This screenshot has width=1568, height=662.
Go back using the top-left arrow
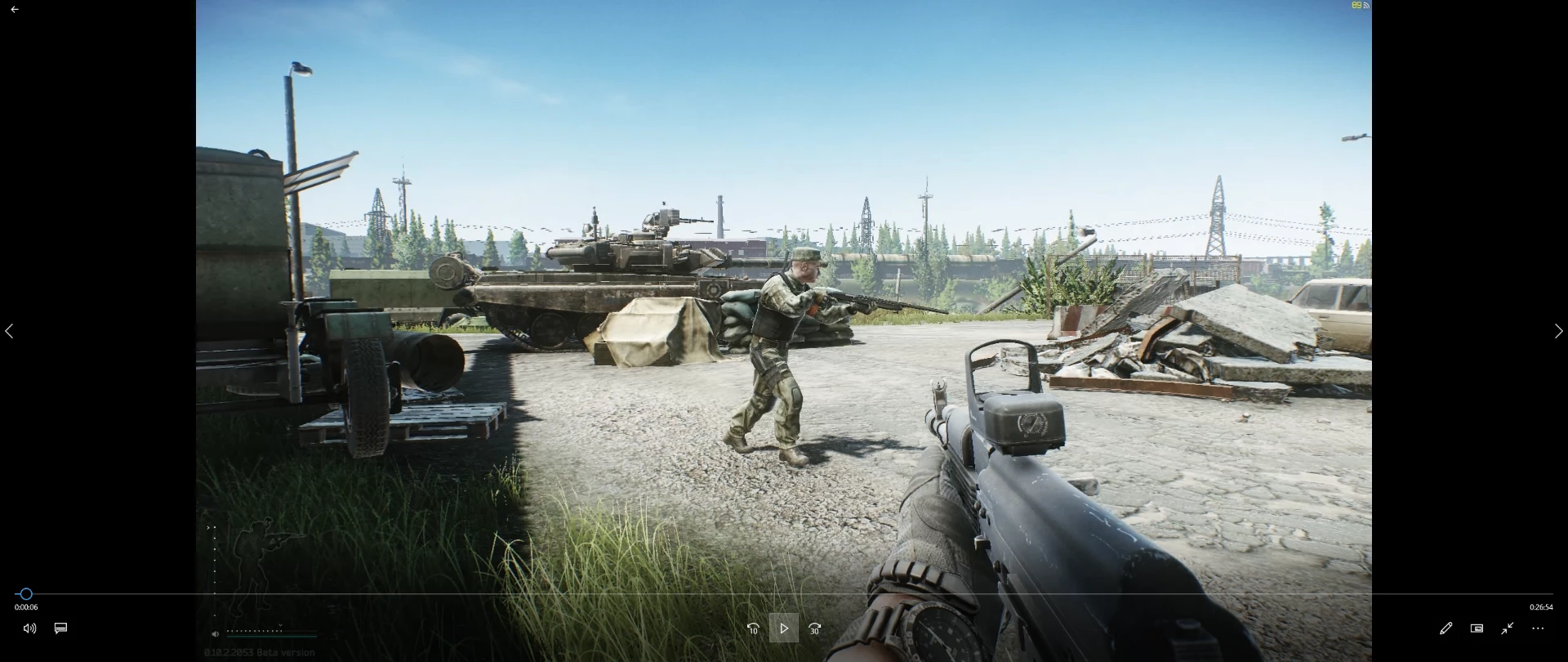[15, 10]
